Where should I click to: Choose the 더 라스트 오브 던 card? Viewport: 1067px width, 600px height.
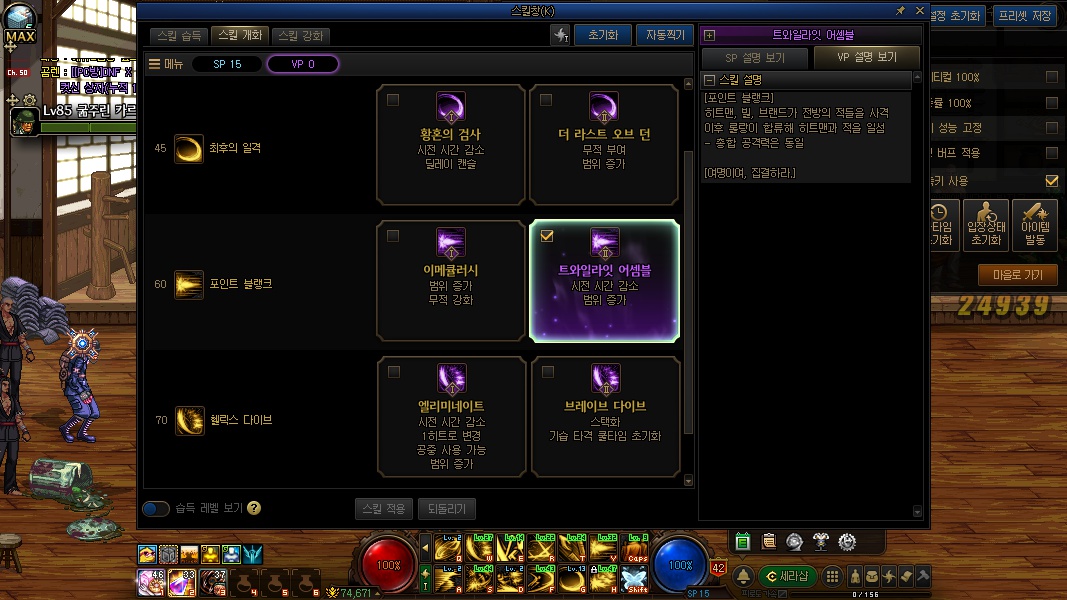tap(605, 145)
